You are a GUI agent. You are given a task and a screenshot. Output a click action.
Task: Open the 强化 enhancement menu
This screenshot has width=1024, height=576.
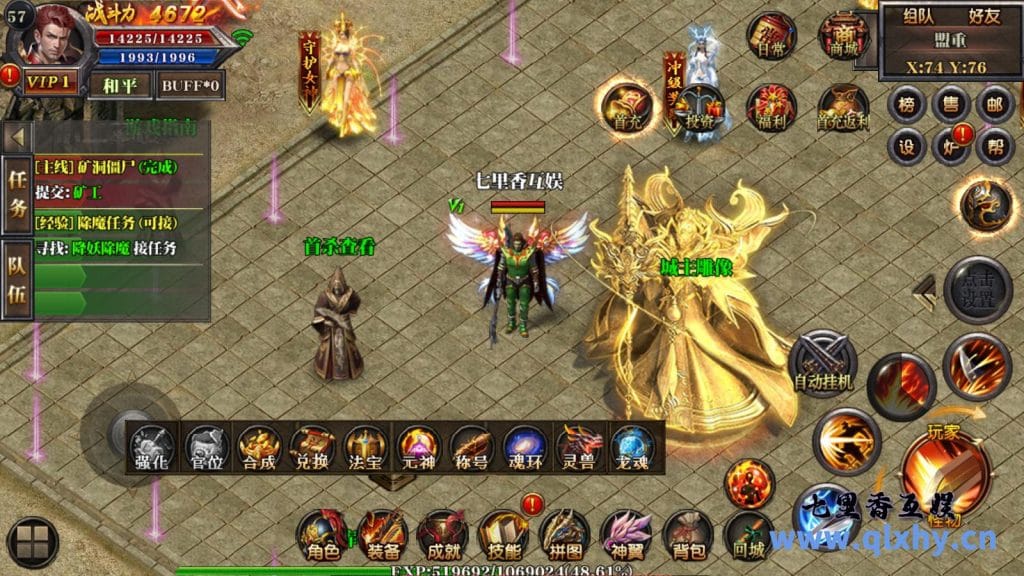(153, 445)
